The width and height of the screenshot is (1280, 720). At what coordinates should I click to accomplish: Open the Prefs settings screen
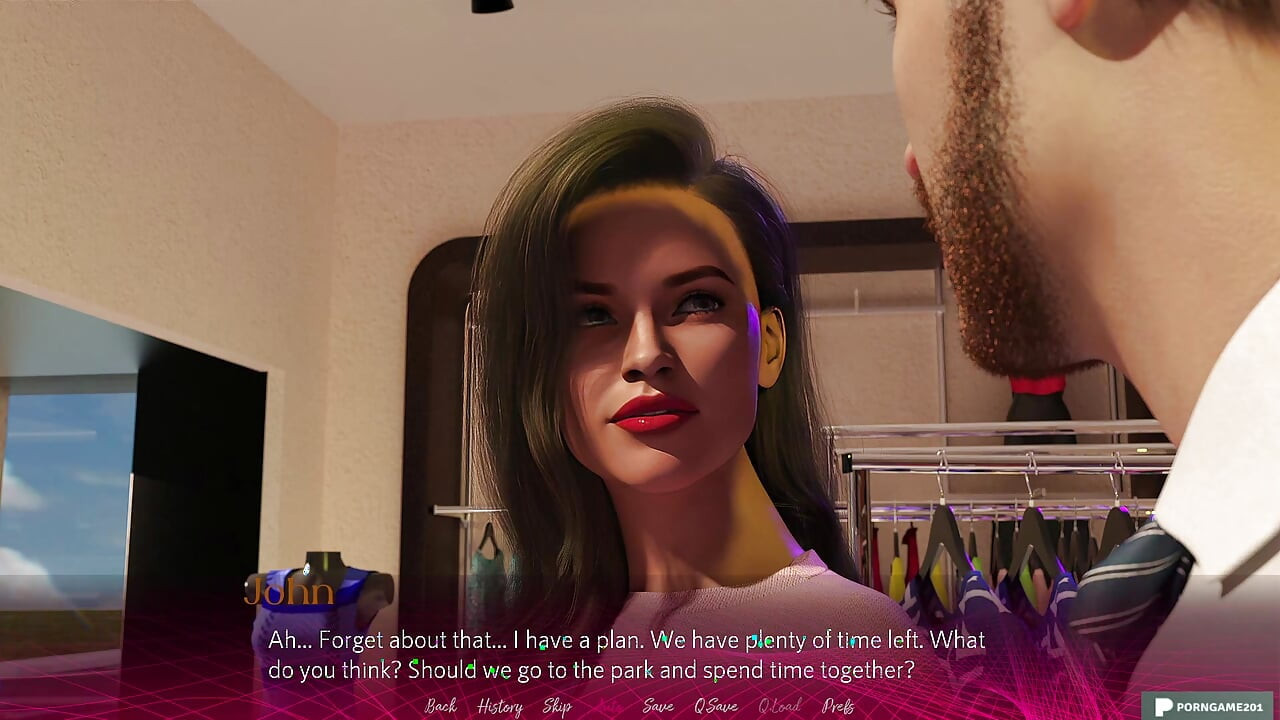839,706
